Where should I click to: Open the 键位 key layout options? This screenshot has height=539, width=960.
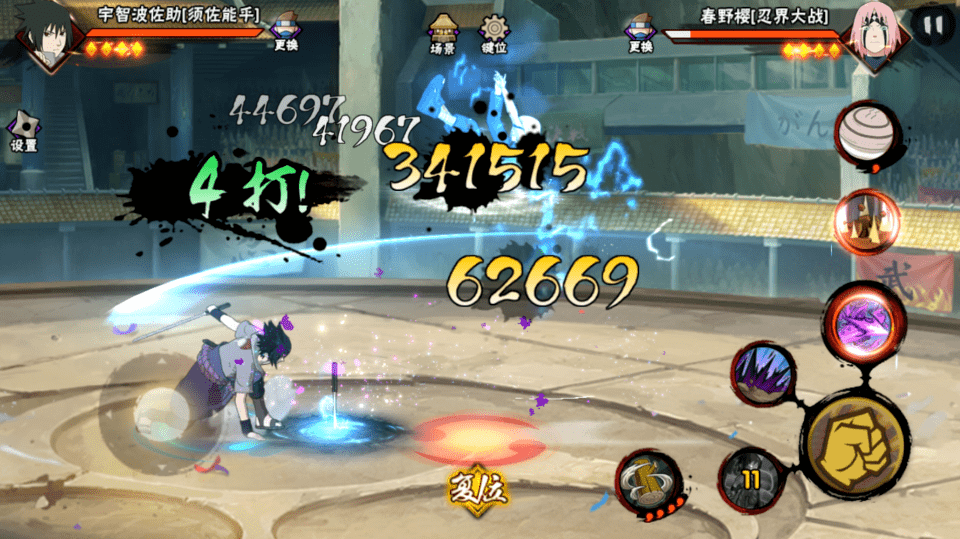click(x=494, y=32)
